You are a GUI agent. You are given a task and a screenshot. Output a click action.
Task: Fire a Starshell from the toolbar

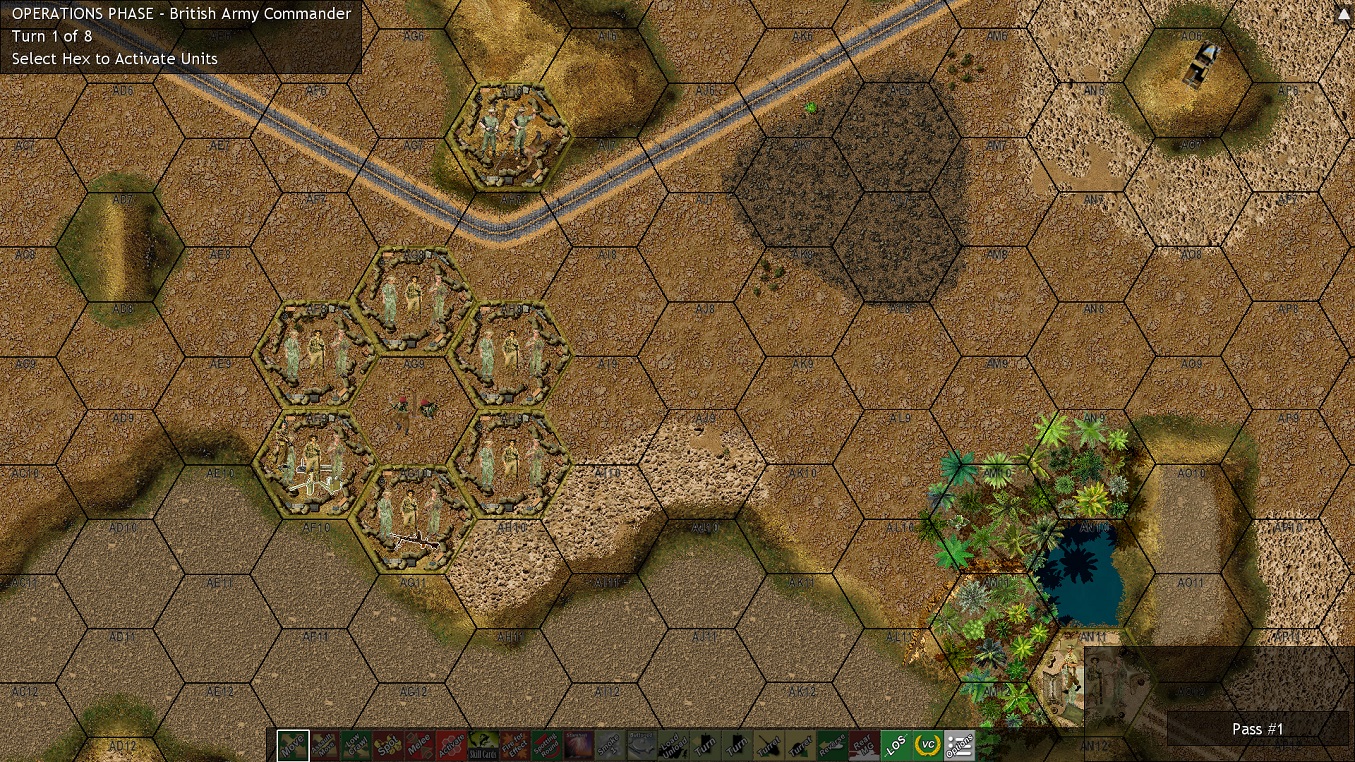click(578, 745)
